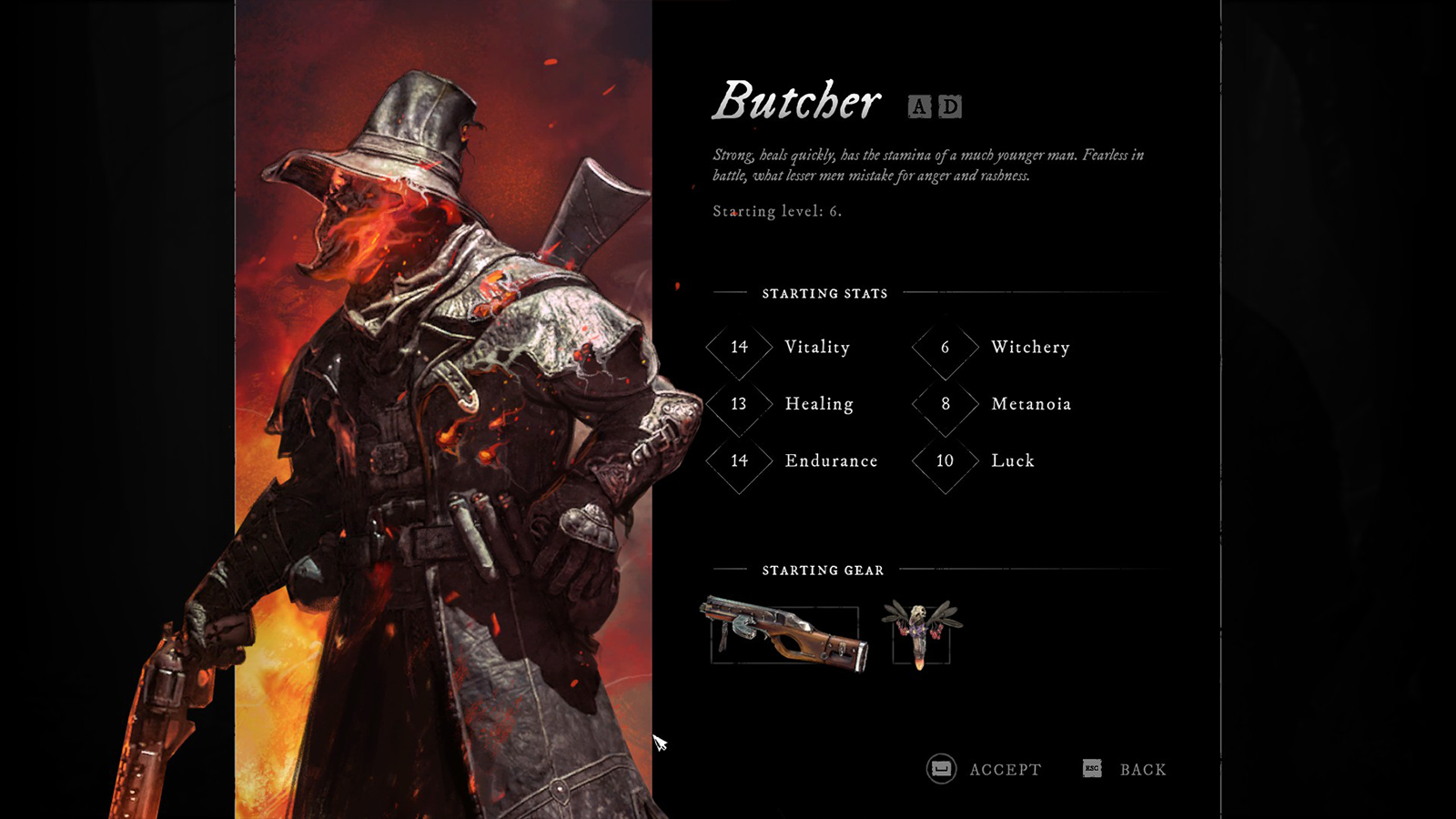1456x819 pixels.
Task: Click the ESC key icon next to Back
Action: tap(1091, 769)
